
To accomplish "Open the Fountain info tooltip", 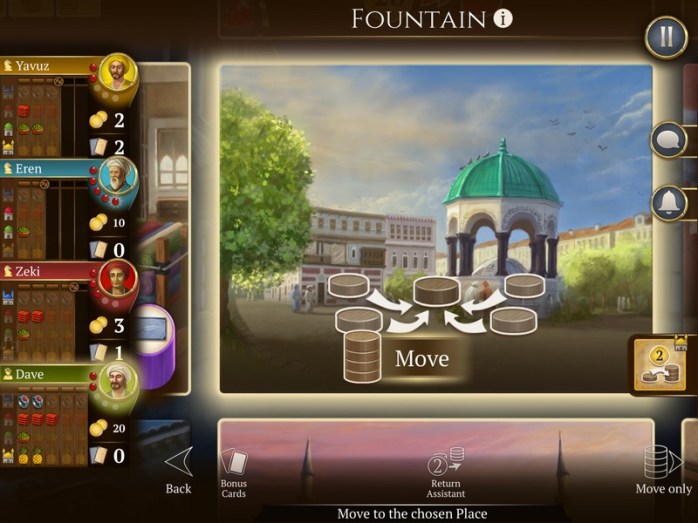I will (x=503, y=18).
